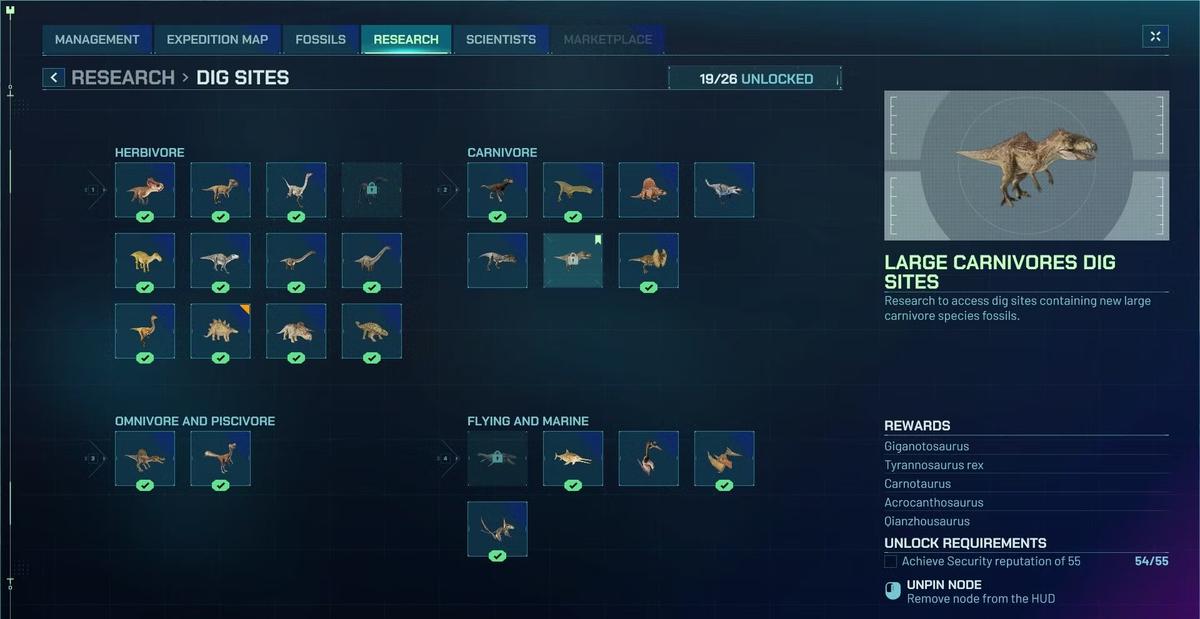
Task: Select the Dimetrodon-like sail-backed carnivore node
Action: coord(648,190)
